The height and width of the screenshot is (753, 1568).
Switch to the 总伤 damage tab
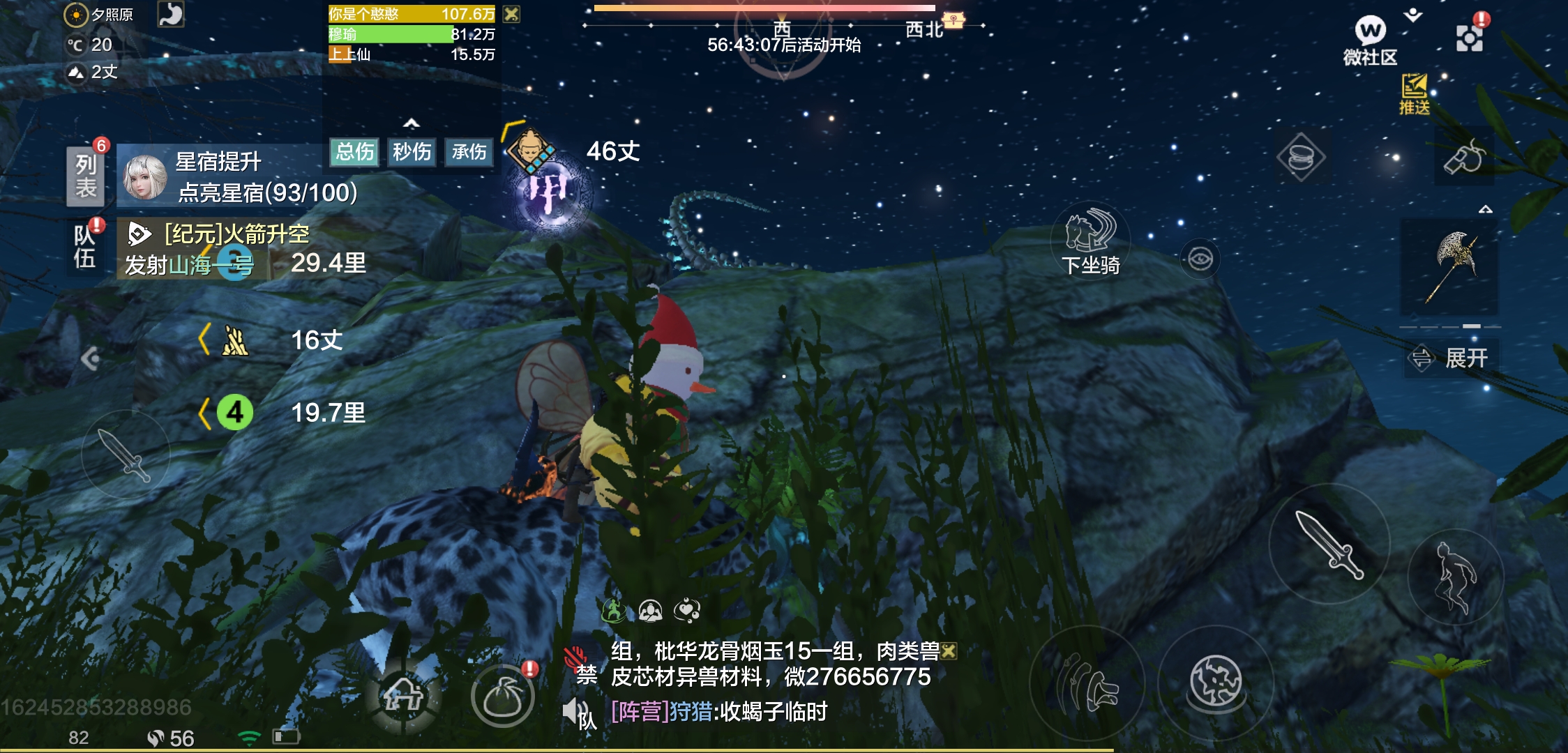click(355, 152)
